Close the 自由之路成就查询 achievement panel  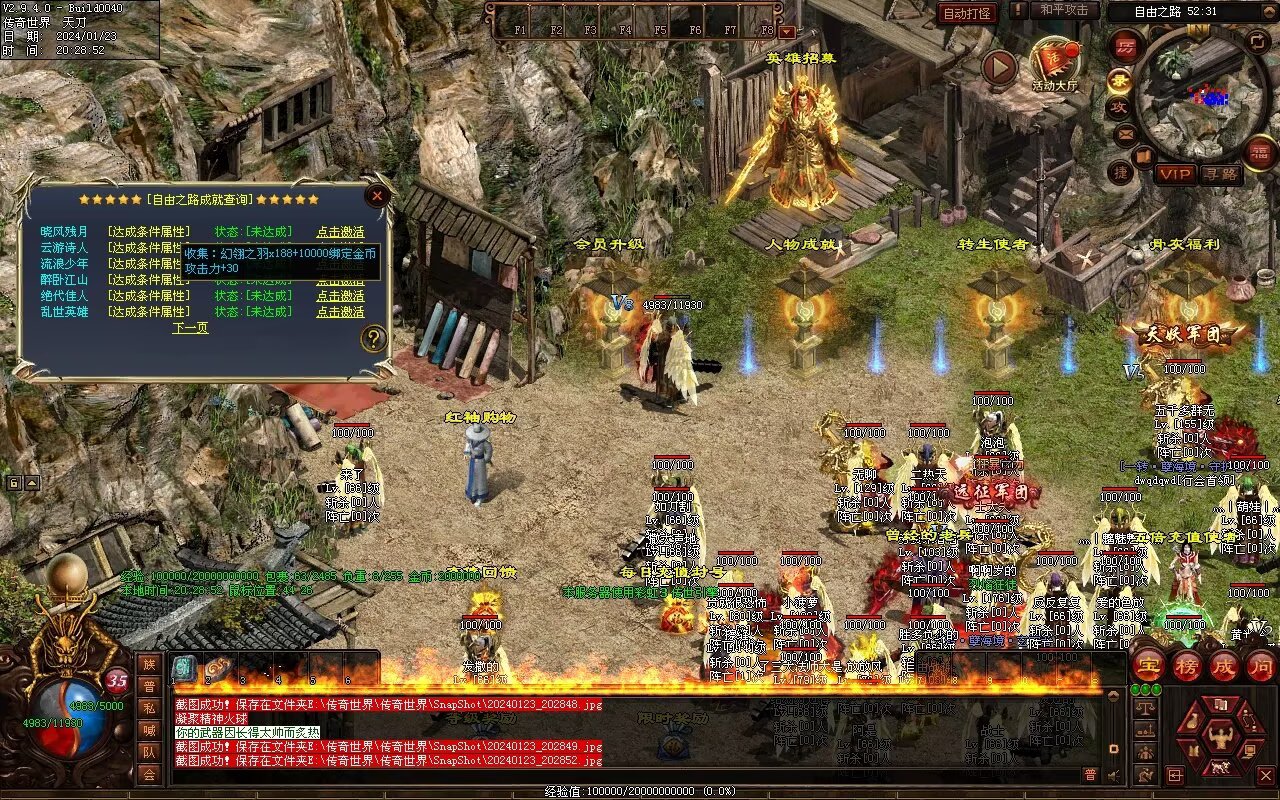pyautogui.click(x=377, y=196)
